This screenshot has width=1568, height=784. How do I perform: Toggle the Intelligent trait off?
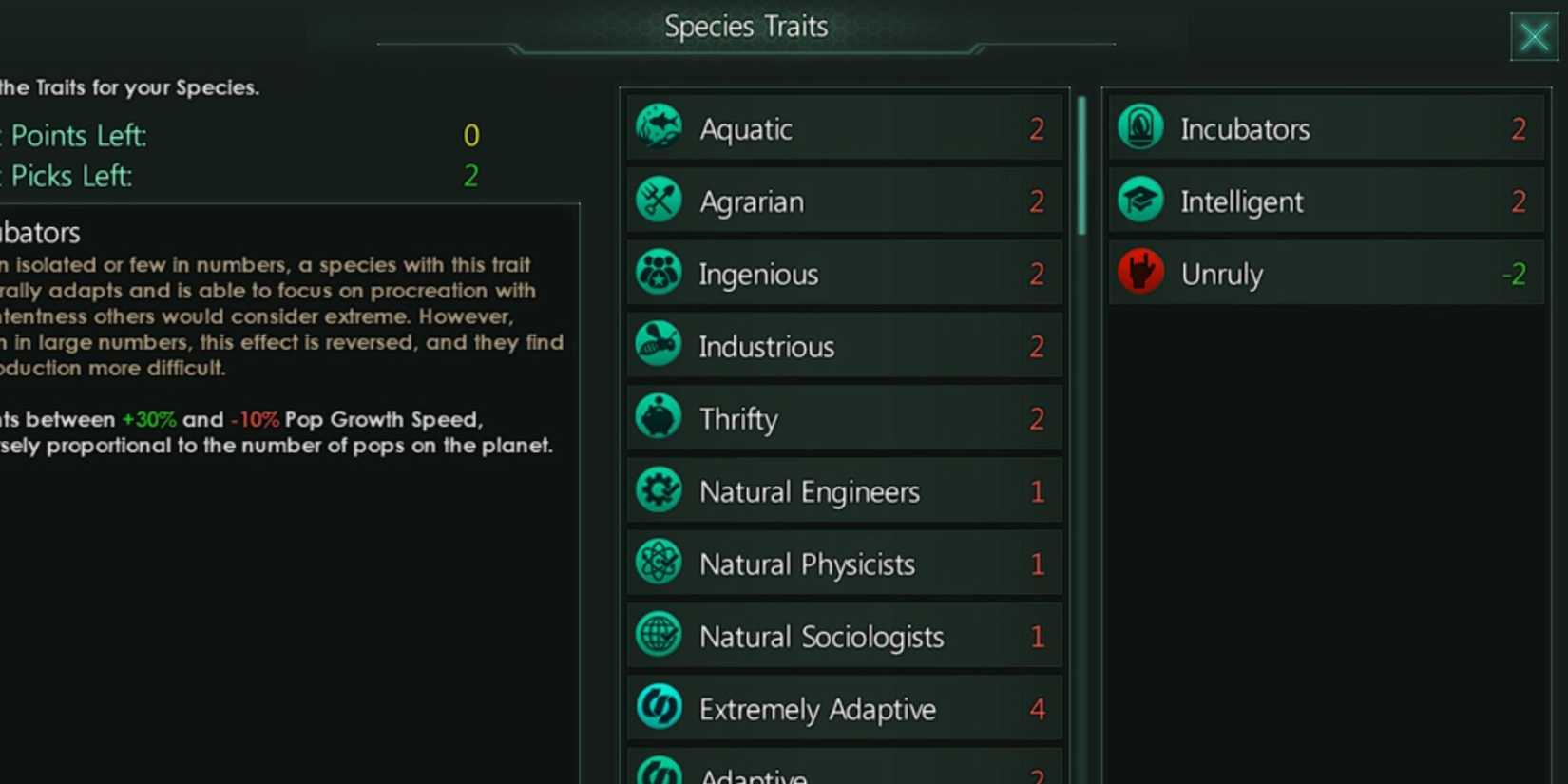[1326, 201]
